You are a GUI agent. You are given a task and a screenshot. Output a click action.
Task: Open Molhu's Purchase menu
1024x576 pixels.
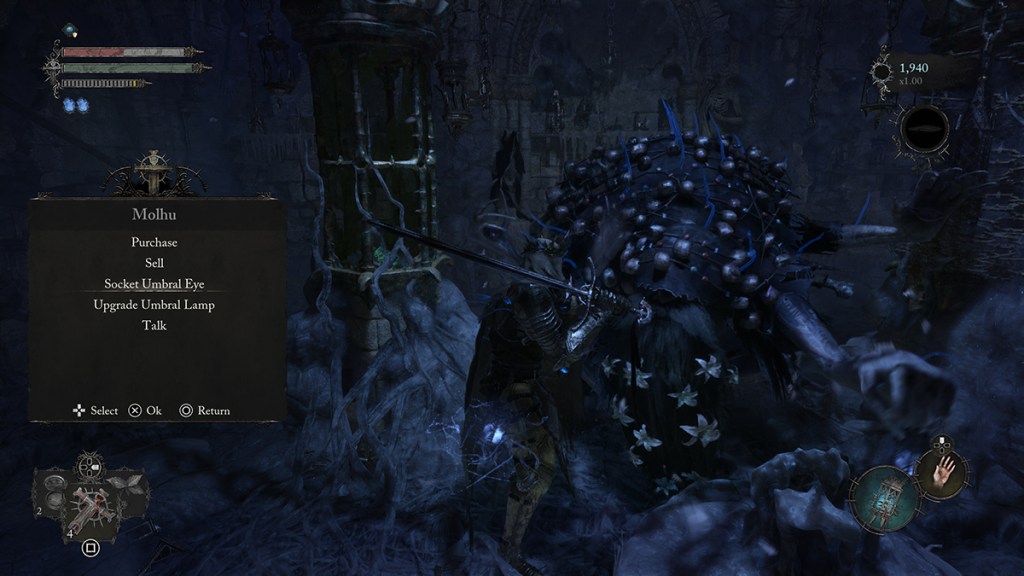click(x=154, y=242)
